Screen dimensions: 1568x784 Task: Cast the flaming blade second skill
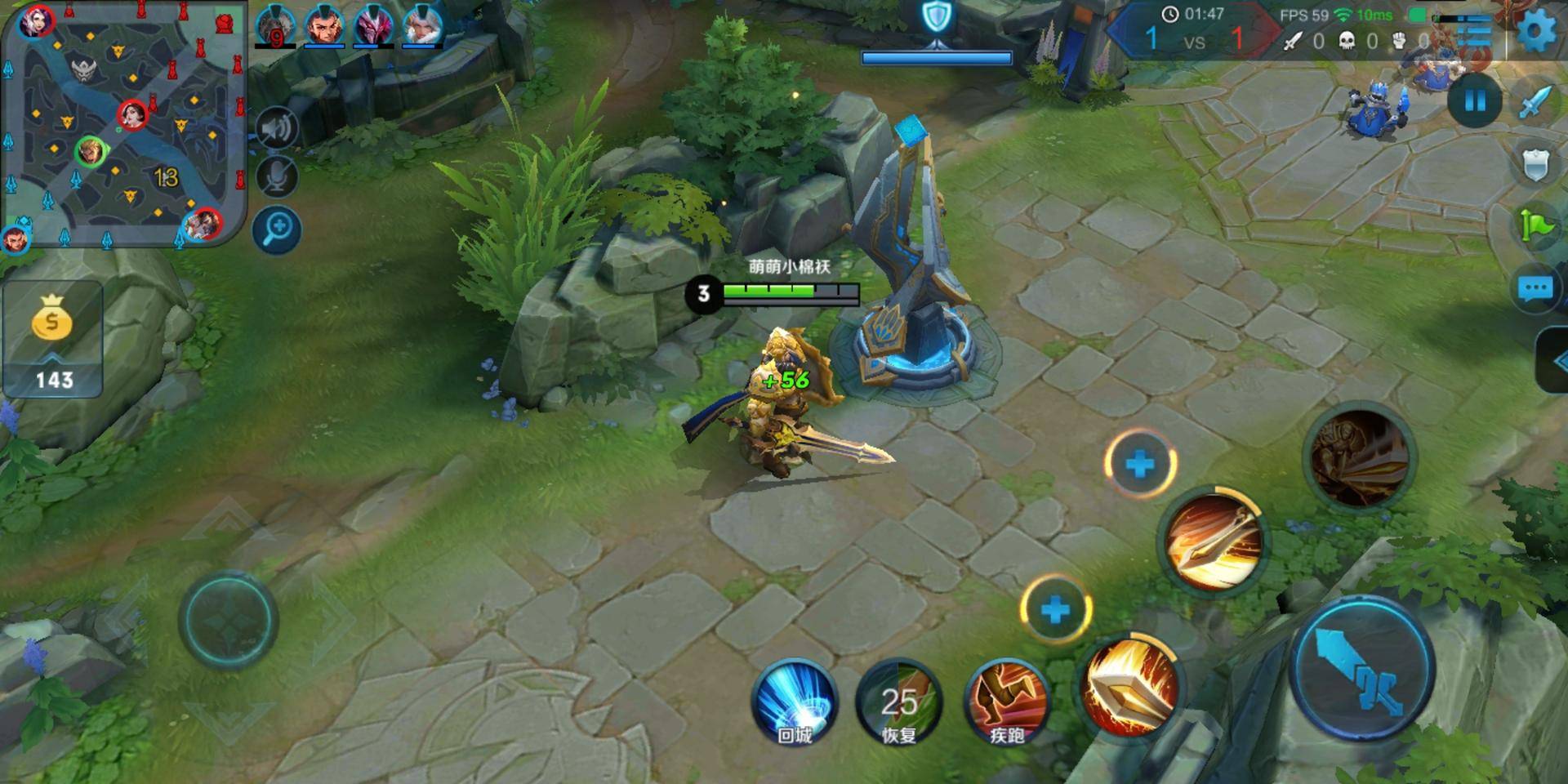1213,541
